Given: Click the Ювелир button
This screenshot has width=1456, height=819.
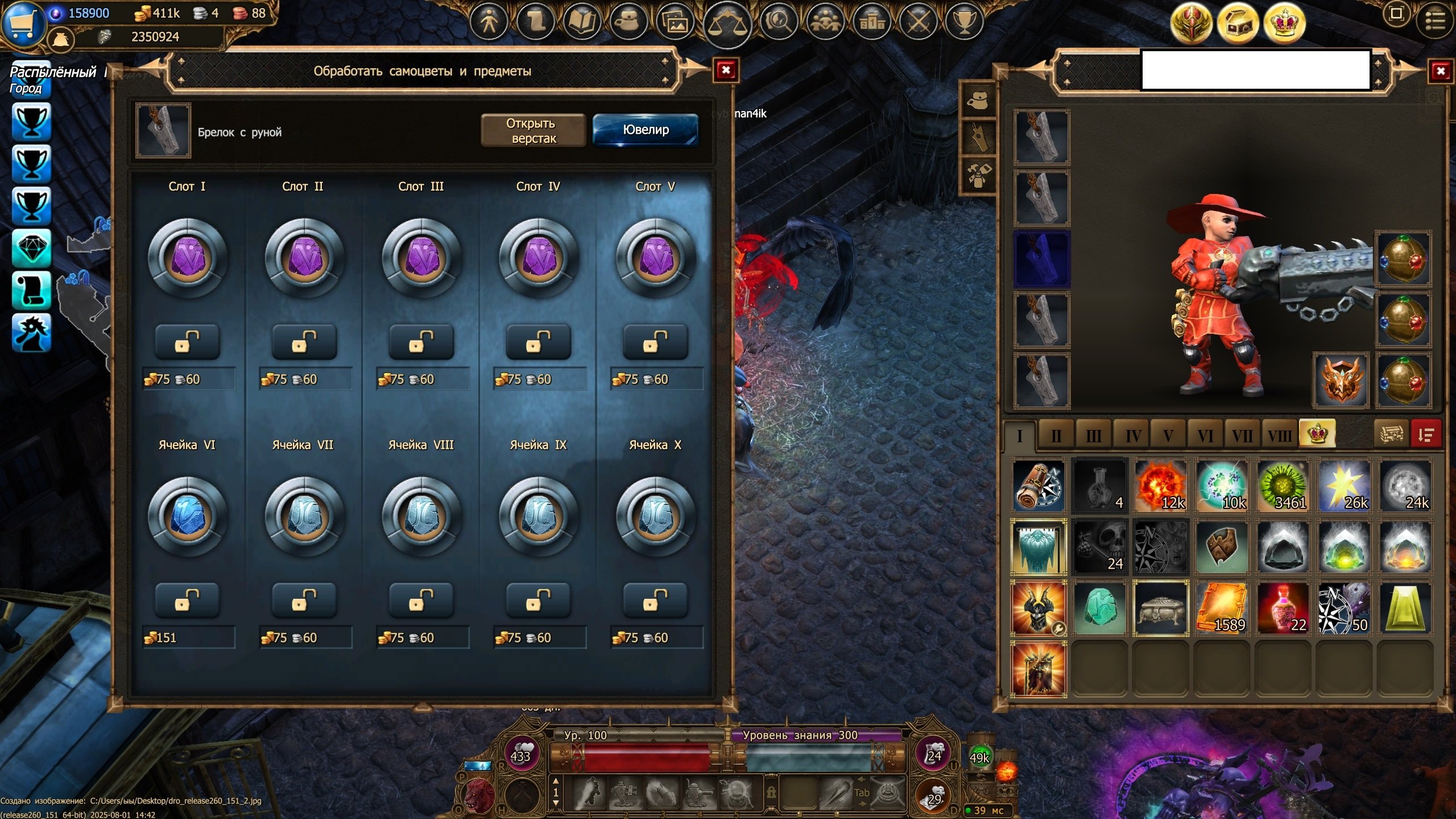Looking at the screenshot, I should click(646, 130).
